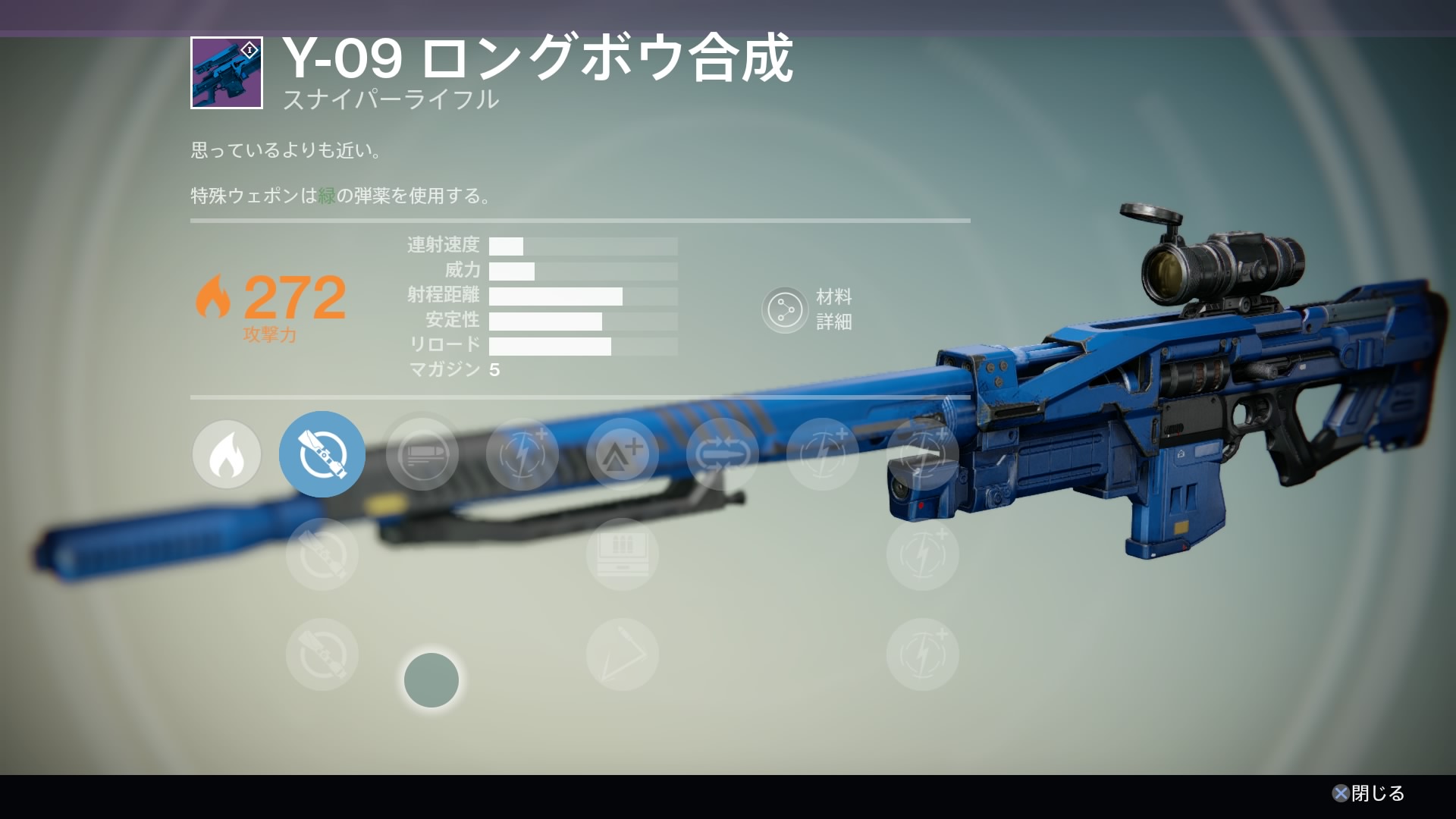Choose the three-bullet magazine perk node

pos(623,554)
